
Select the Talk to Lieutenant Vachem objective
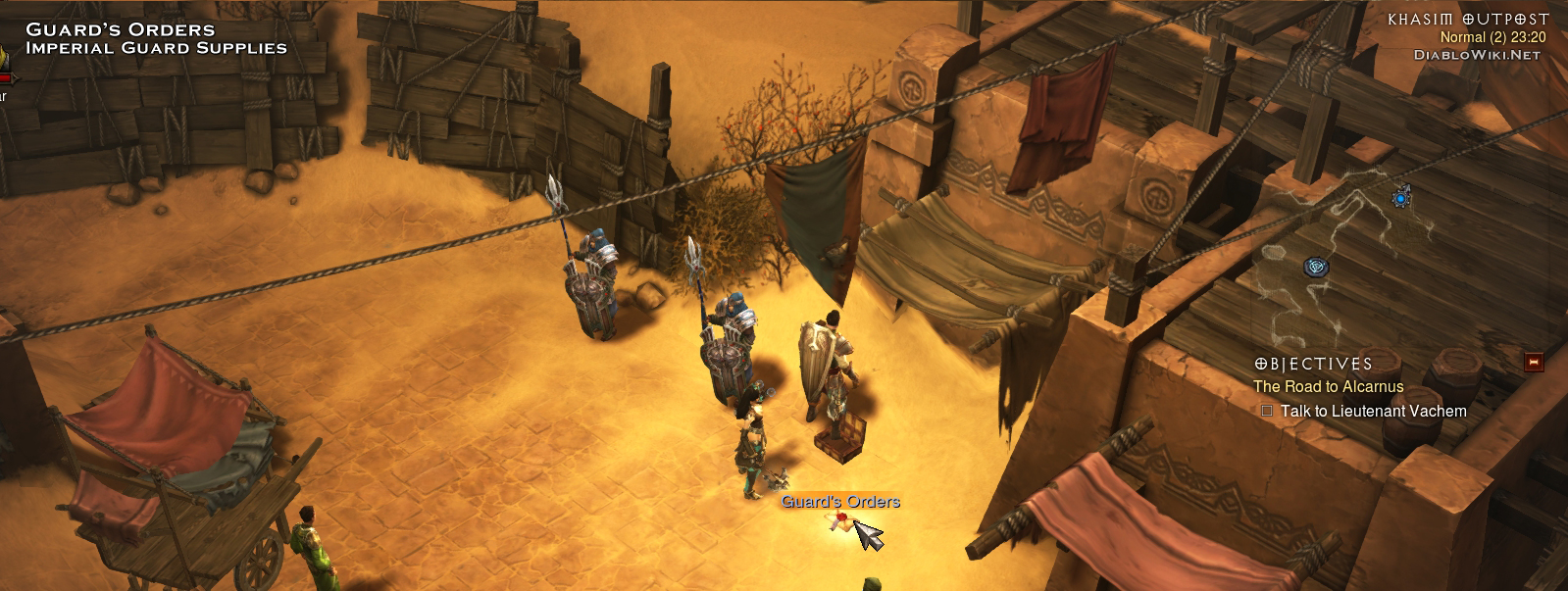tap(1373, 412)
